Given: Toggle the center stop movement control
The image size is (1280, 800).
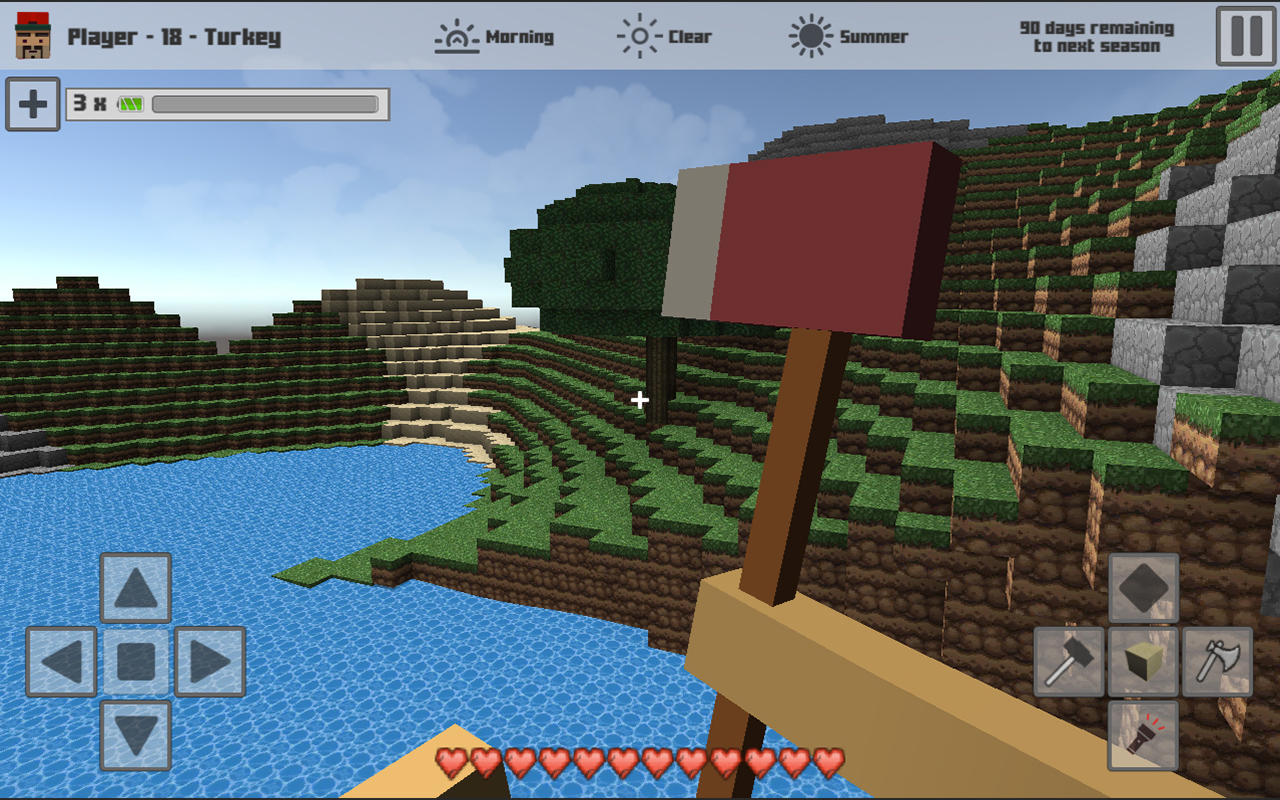Looking at the screenshot, I should coord(135,662).
